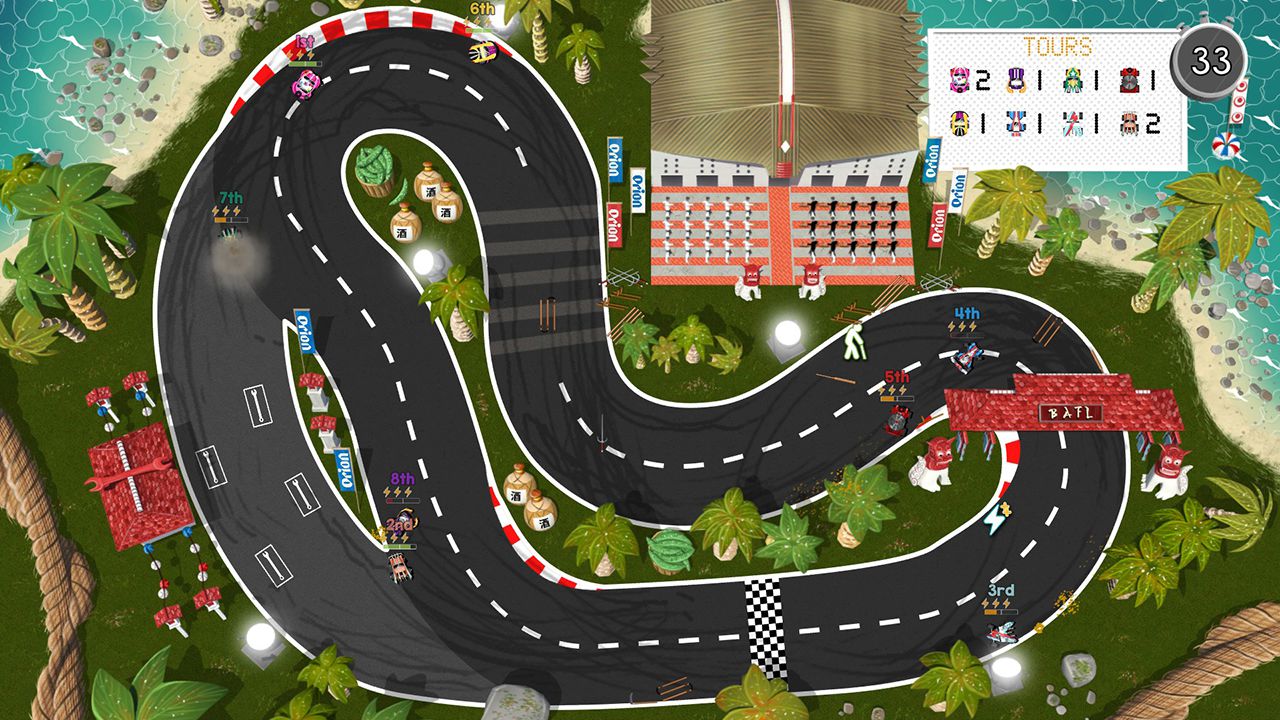
Task: Click the orange car icon showing 2 laps
Action: (1128, 123)
